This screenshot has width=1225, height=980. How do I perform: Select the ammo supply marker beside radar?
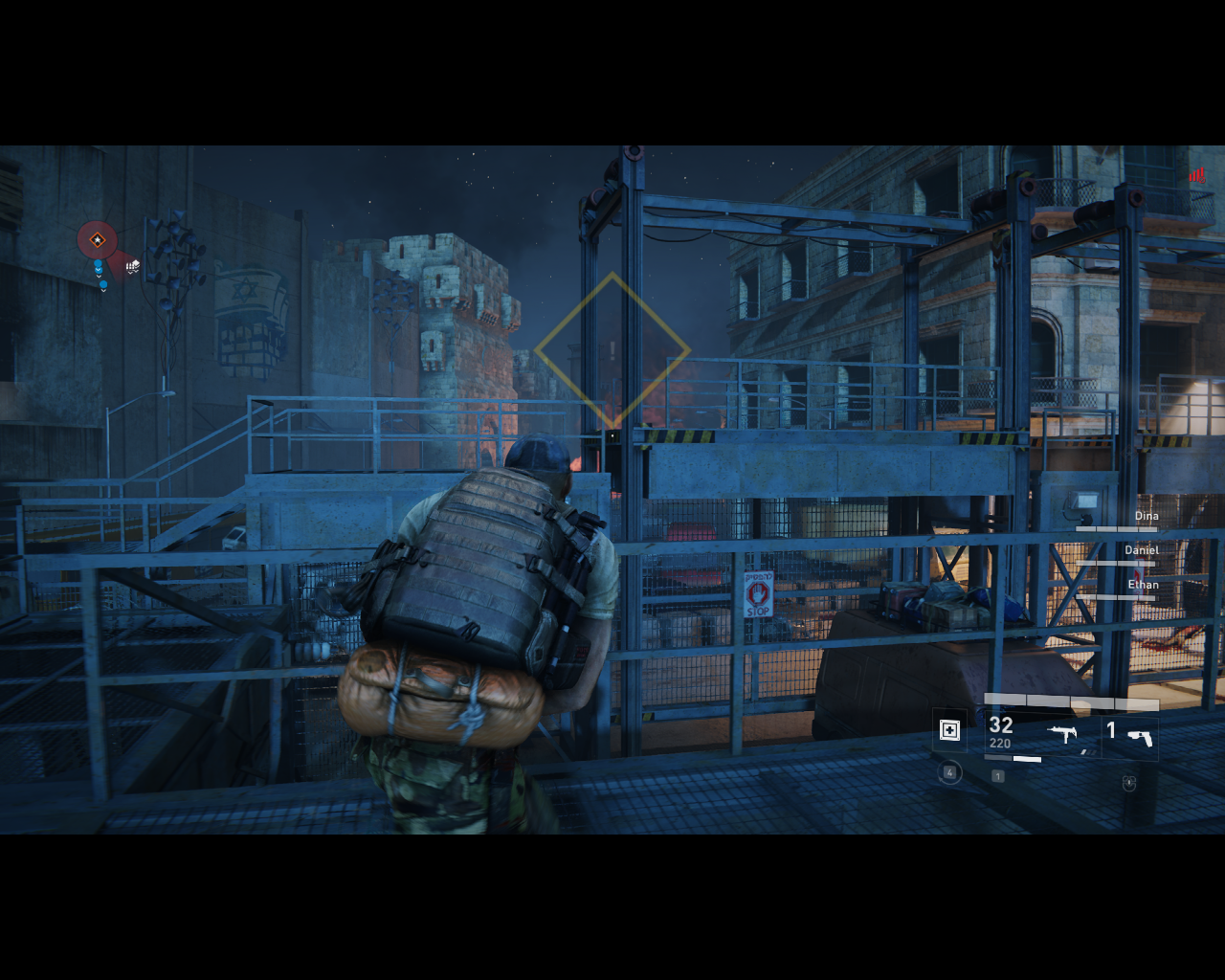click(132, 266)
